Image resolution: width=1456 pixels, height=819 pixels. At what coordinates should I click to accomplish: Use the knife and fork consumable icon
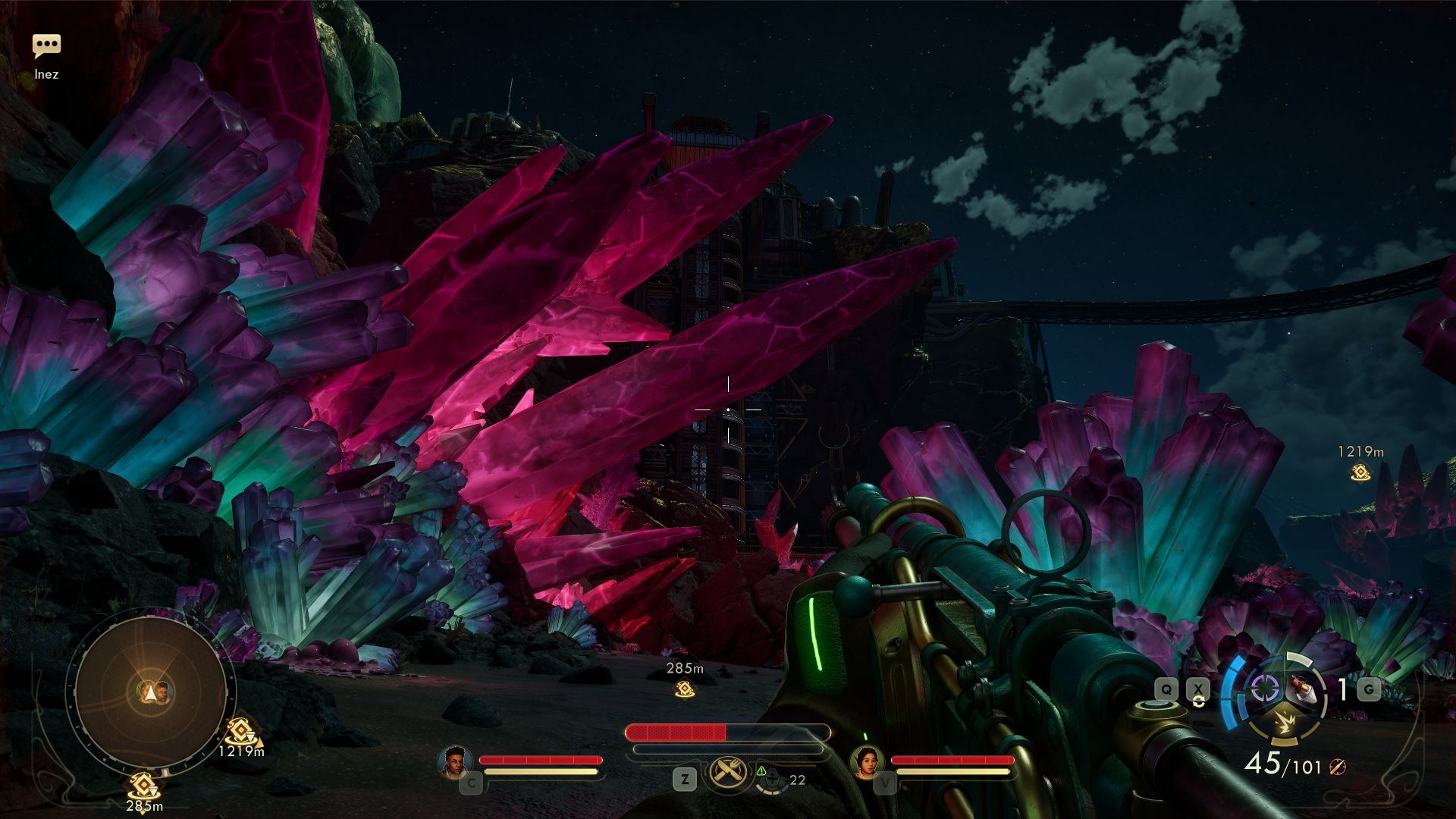coord(729,773)
